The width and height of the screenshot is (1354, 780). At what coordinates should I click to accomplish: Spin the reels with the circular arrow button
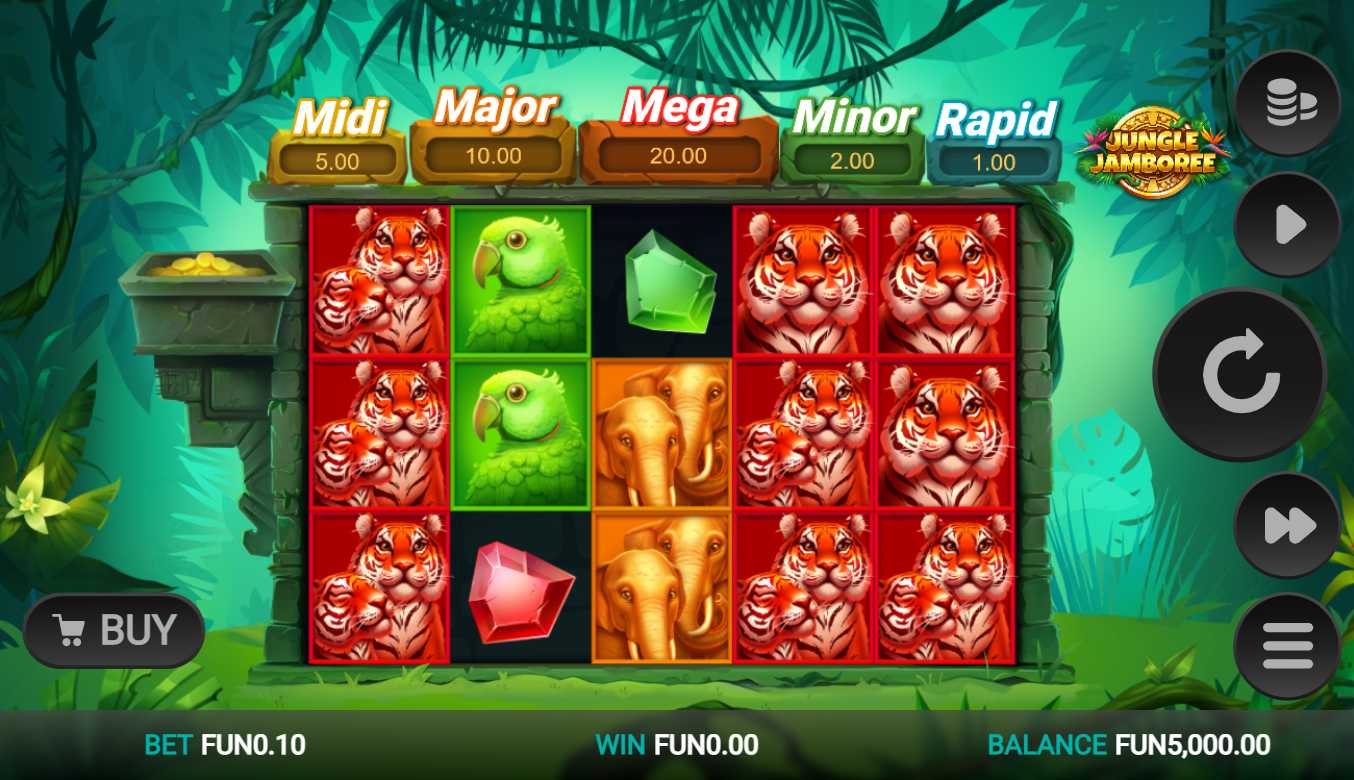tap(1240, 375)
